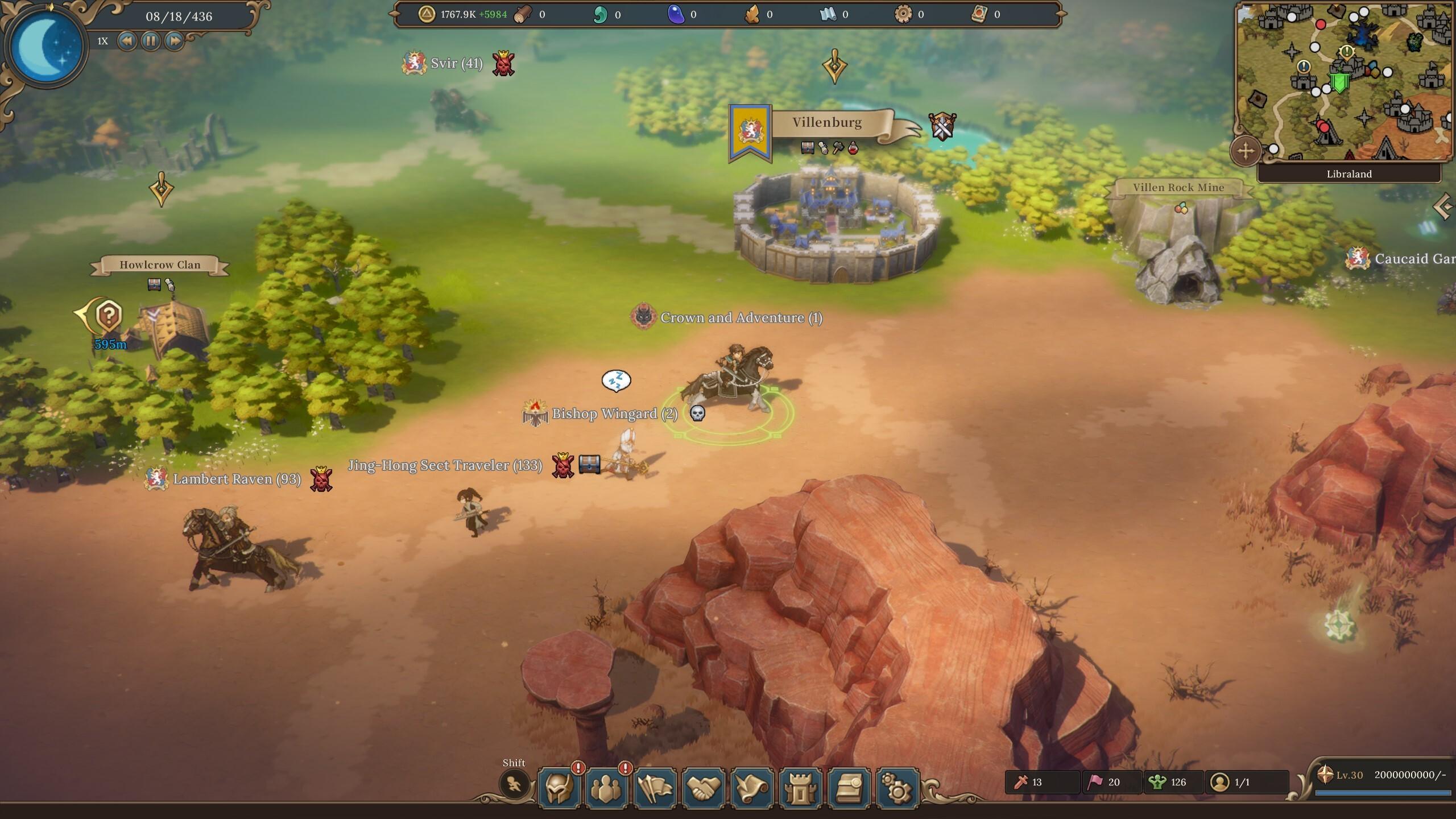Open the hero helmet menu
The width and height of the screenshot is (1456, 819).
[x=559, y=788]
